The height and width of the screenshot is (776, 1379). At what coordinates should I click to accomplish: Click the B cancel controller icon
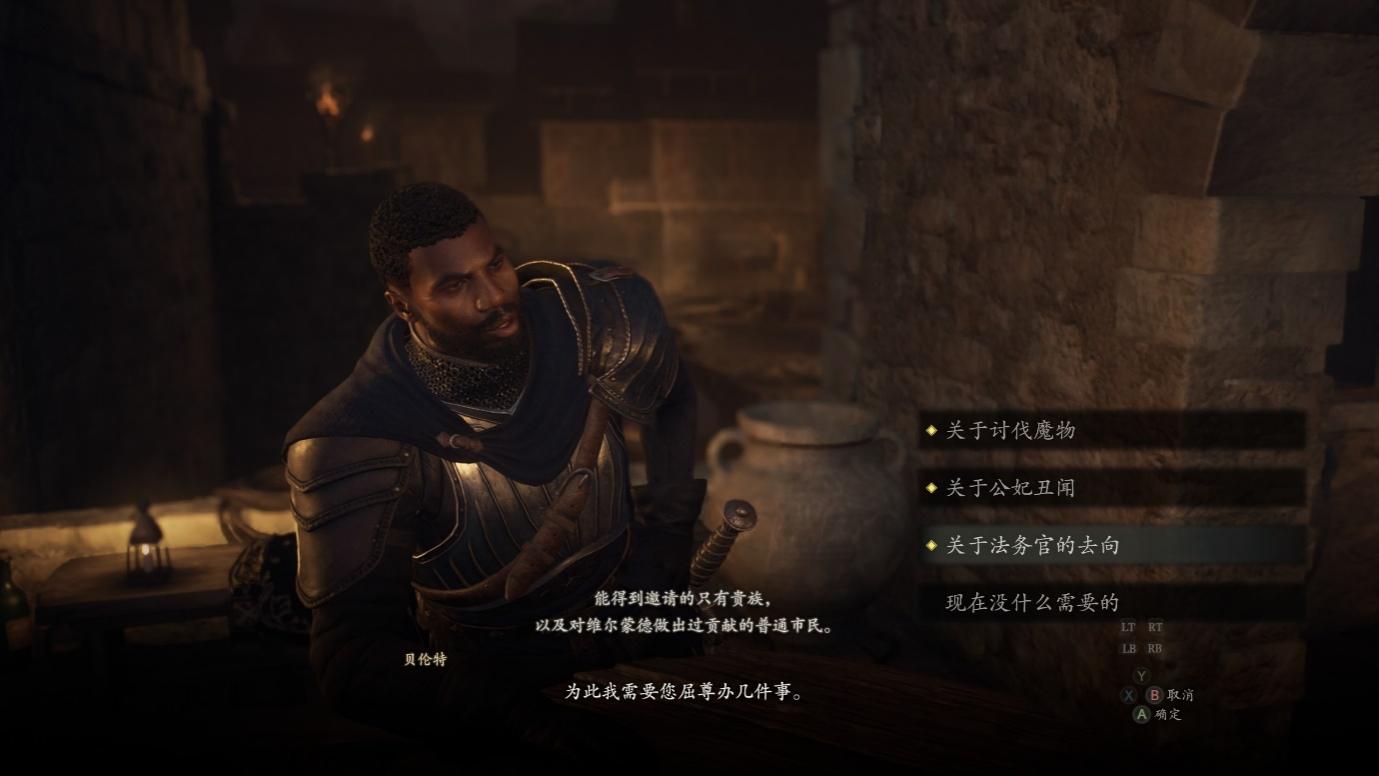click(x=1155, y=696)
